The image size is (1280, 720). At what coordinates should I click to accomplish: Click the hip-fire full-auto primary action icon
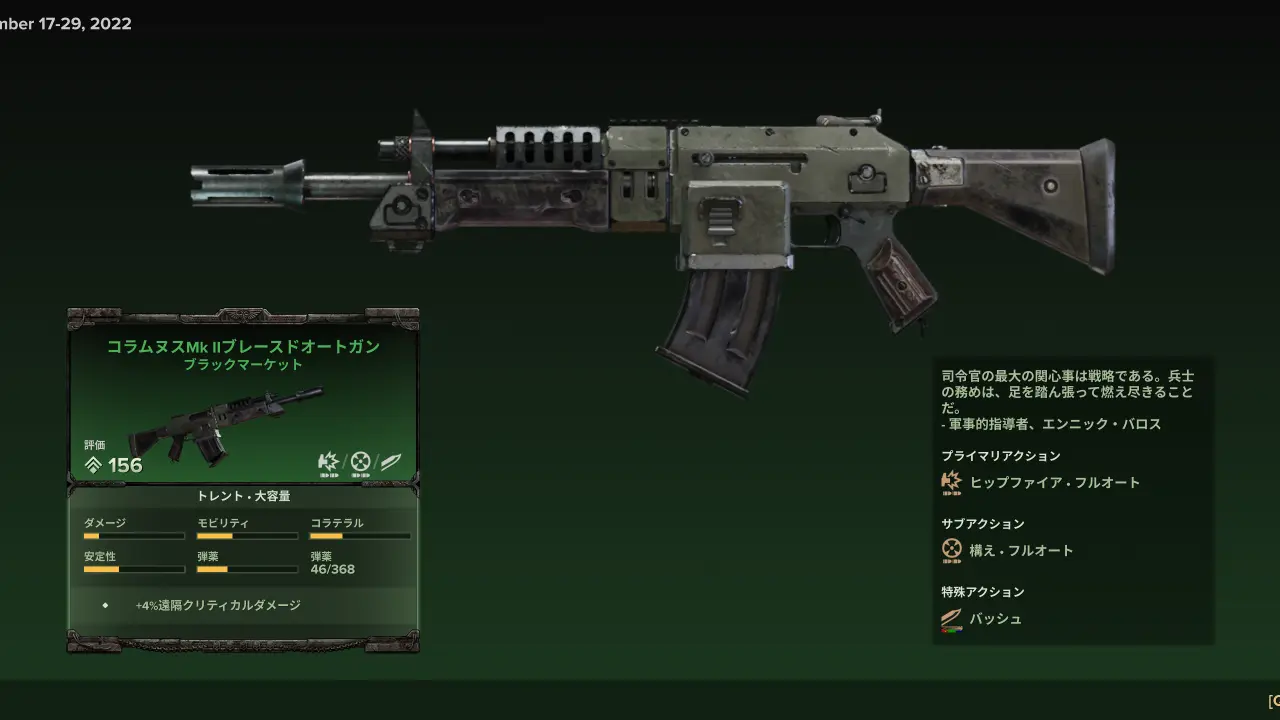click(x=952, y=483)
